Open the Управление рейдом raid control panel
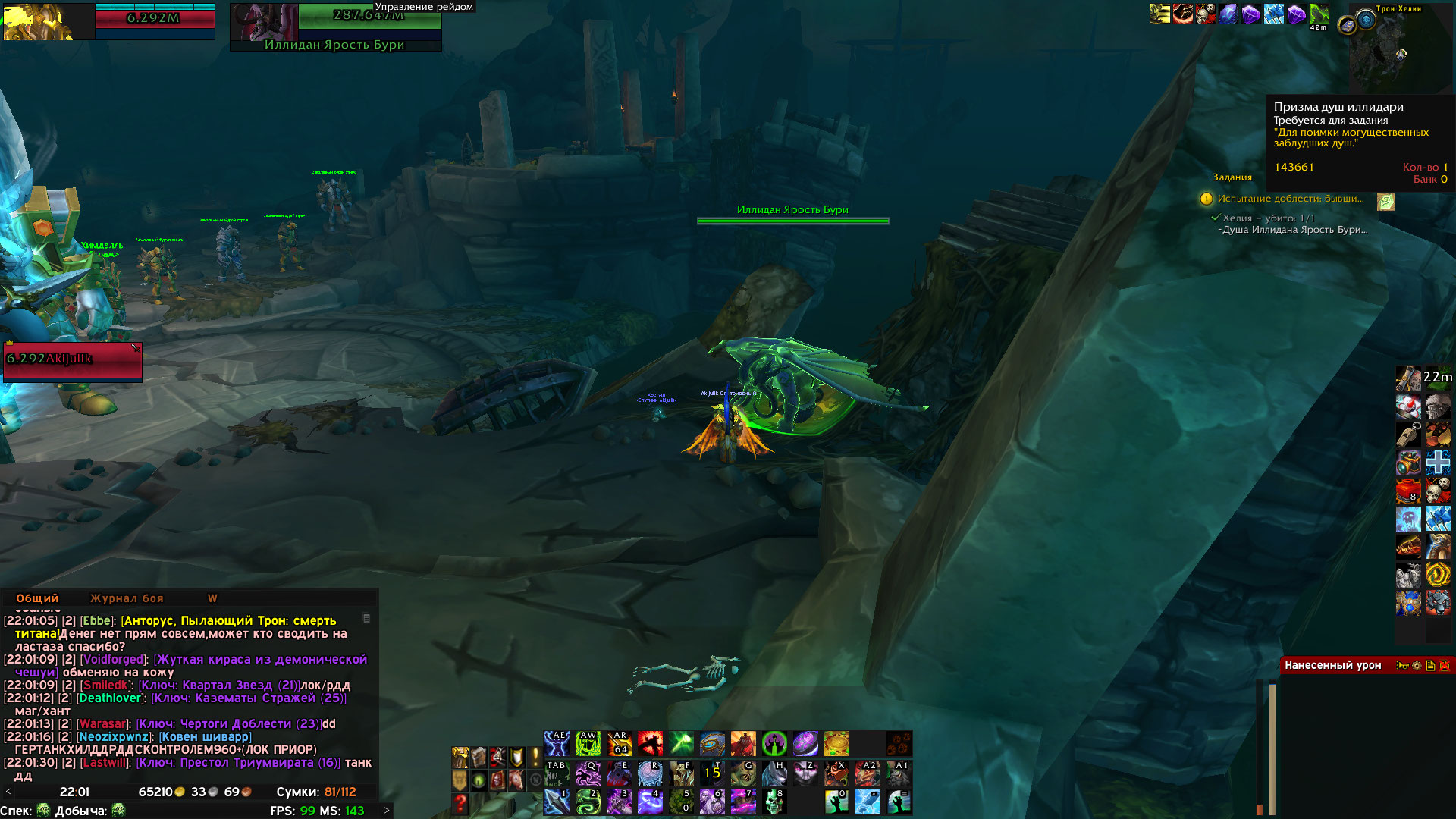The height and width of the screenshot is (819, 1456). click(424, 7)
